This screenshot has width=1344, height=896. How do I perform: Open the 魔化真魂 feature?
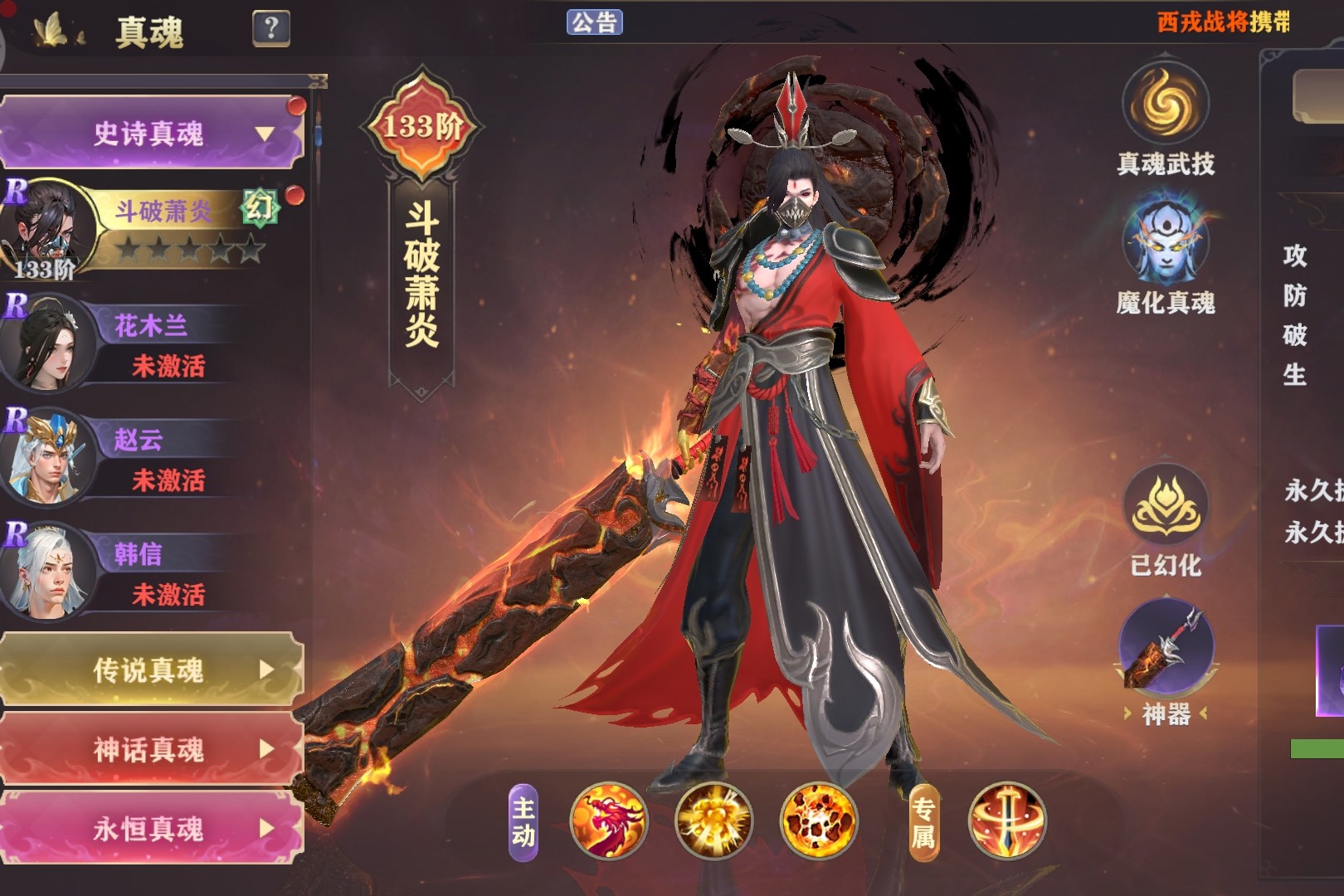(1165, 241)
